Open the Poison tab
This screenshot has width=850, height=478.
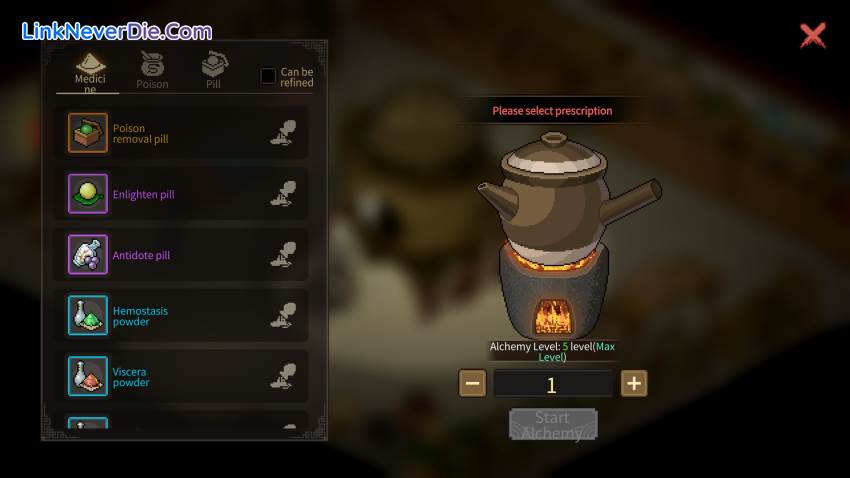coord(152,72)
